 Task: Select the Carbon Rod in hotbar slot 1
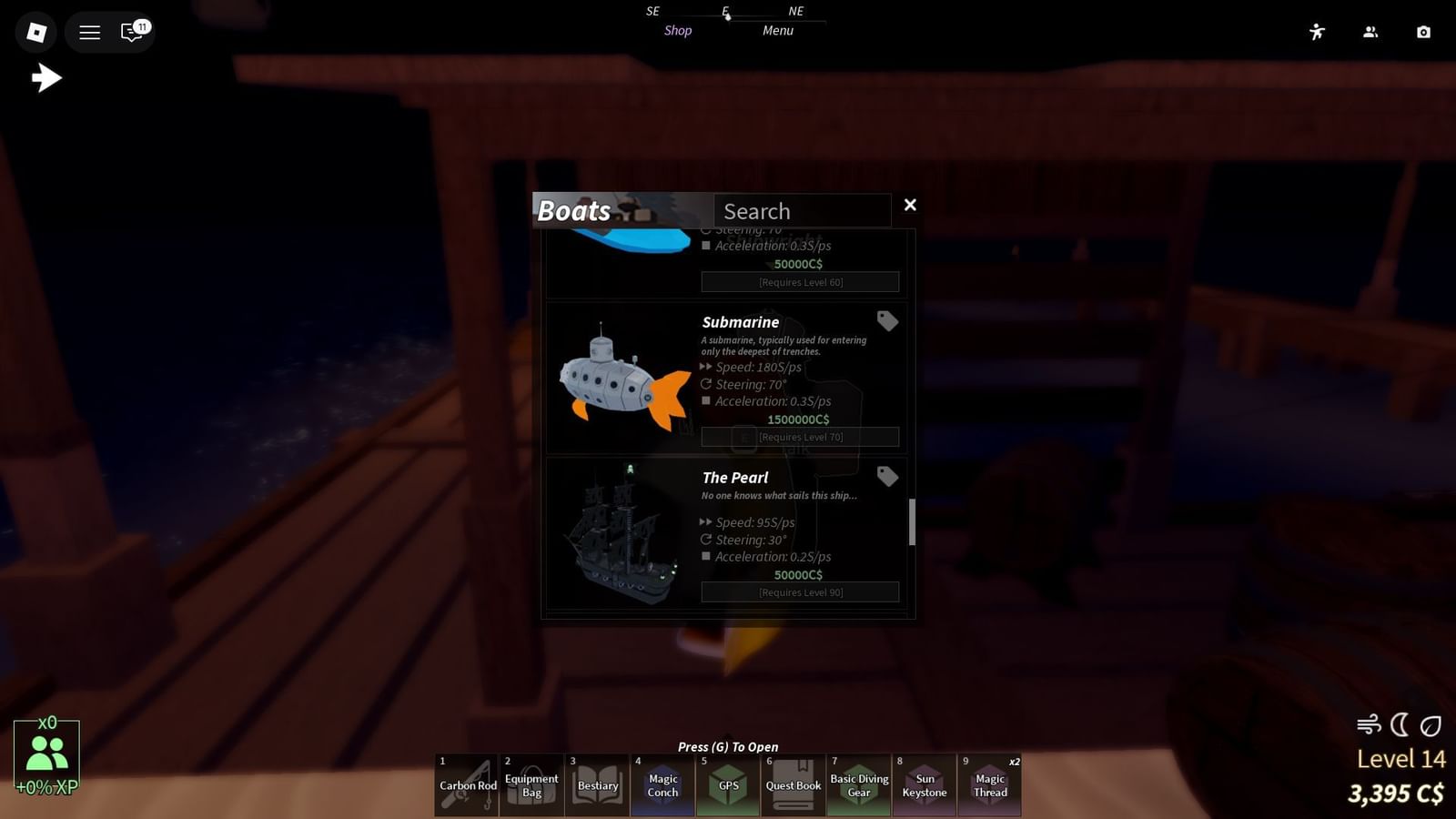coord(465,784)
